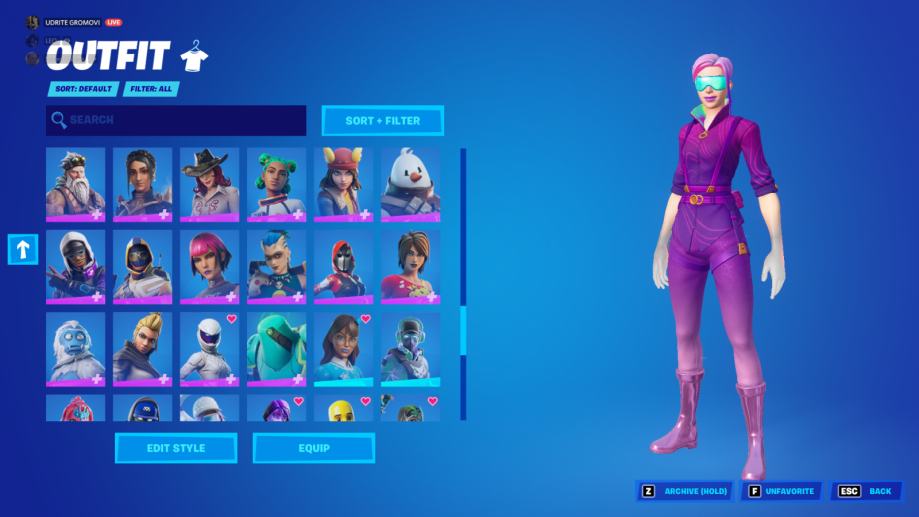Viewport: 919px width, 517px height.
Task: Click the Sort: Default tag
Action: [83, 89]
